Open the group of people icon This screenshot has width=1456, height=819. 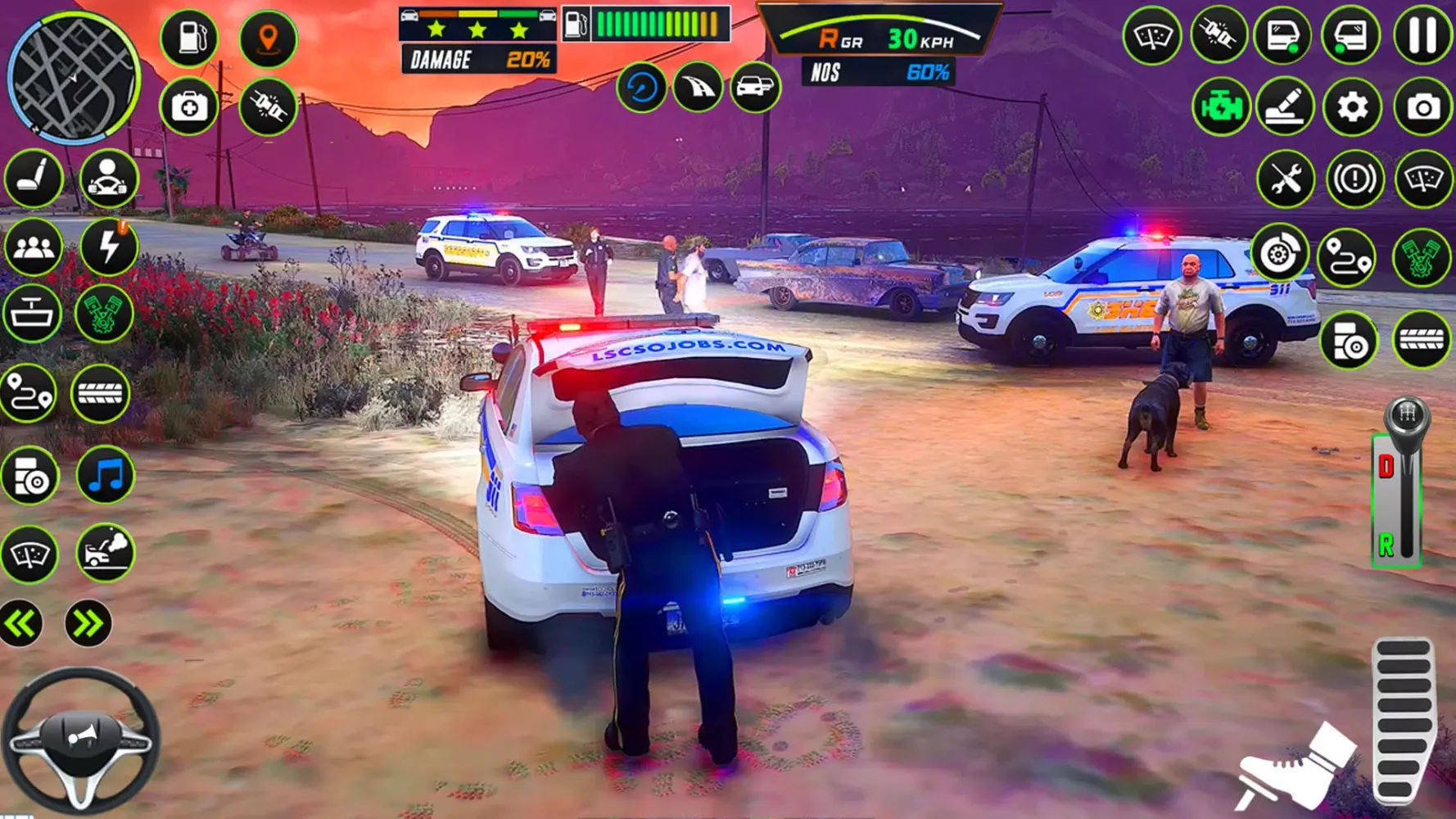click(34, 247)
